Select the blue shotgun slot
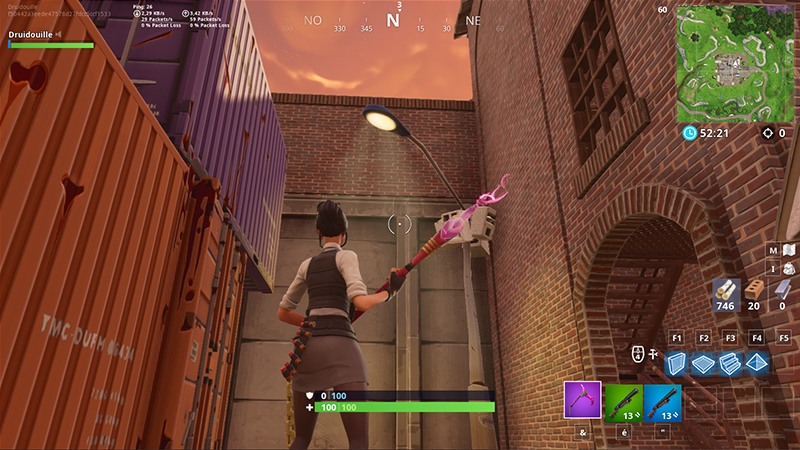 click(x=662, y=400)
